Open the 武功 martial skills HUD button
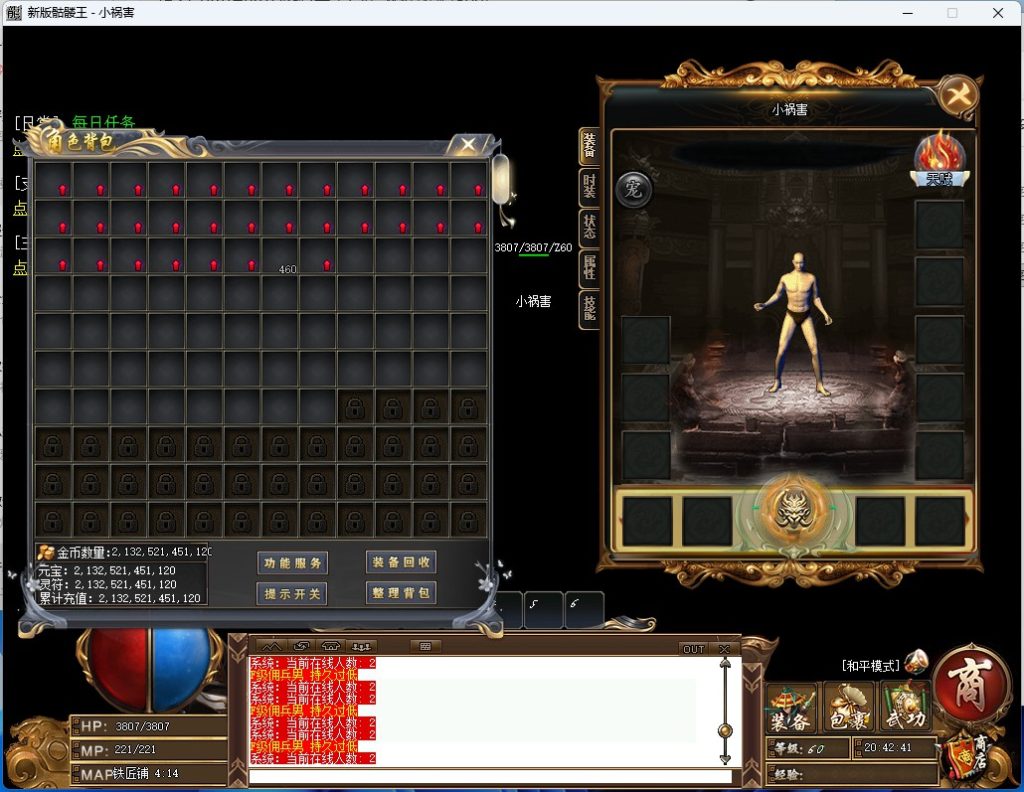The width and height of the screenshot is (1024, 792). click(905, 709)
